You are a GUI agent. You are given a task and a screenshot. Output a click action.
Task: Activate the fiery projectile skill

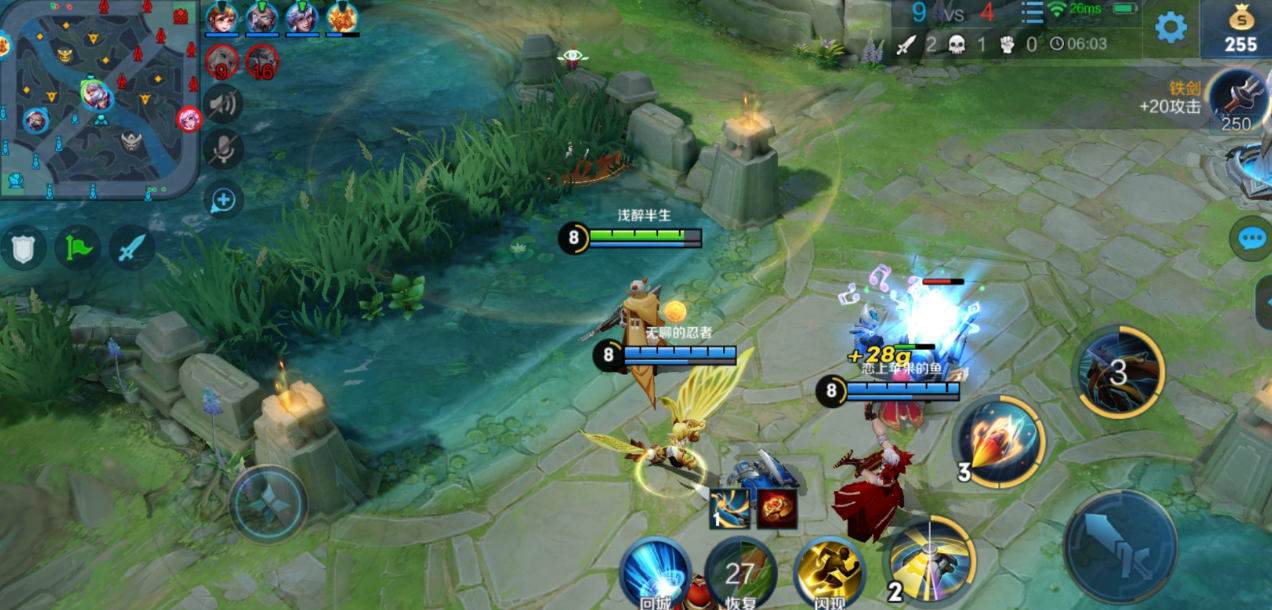click(998, 441)
